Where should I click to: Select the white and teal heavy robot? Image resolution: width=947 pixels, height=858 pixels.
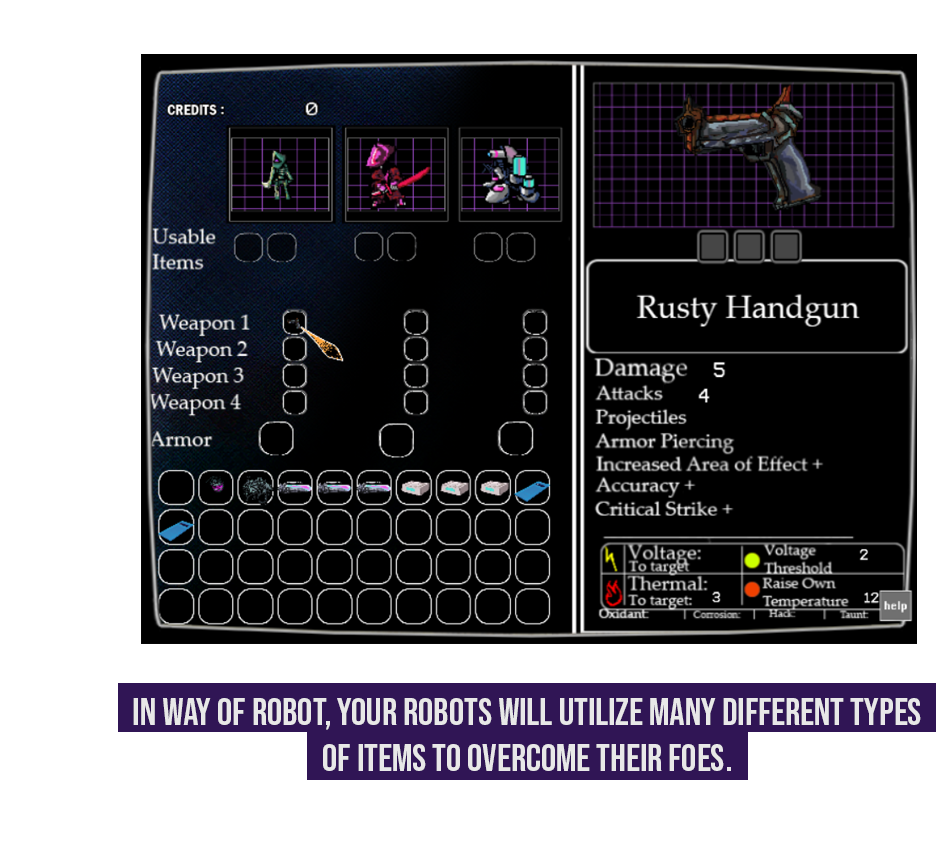pos(511,174)
